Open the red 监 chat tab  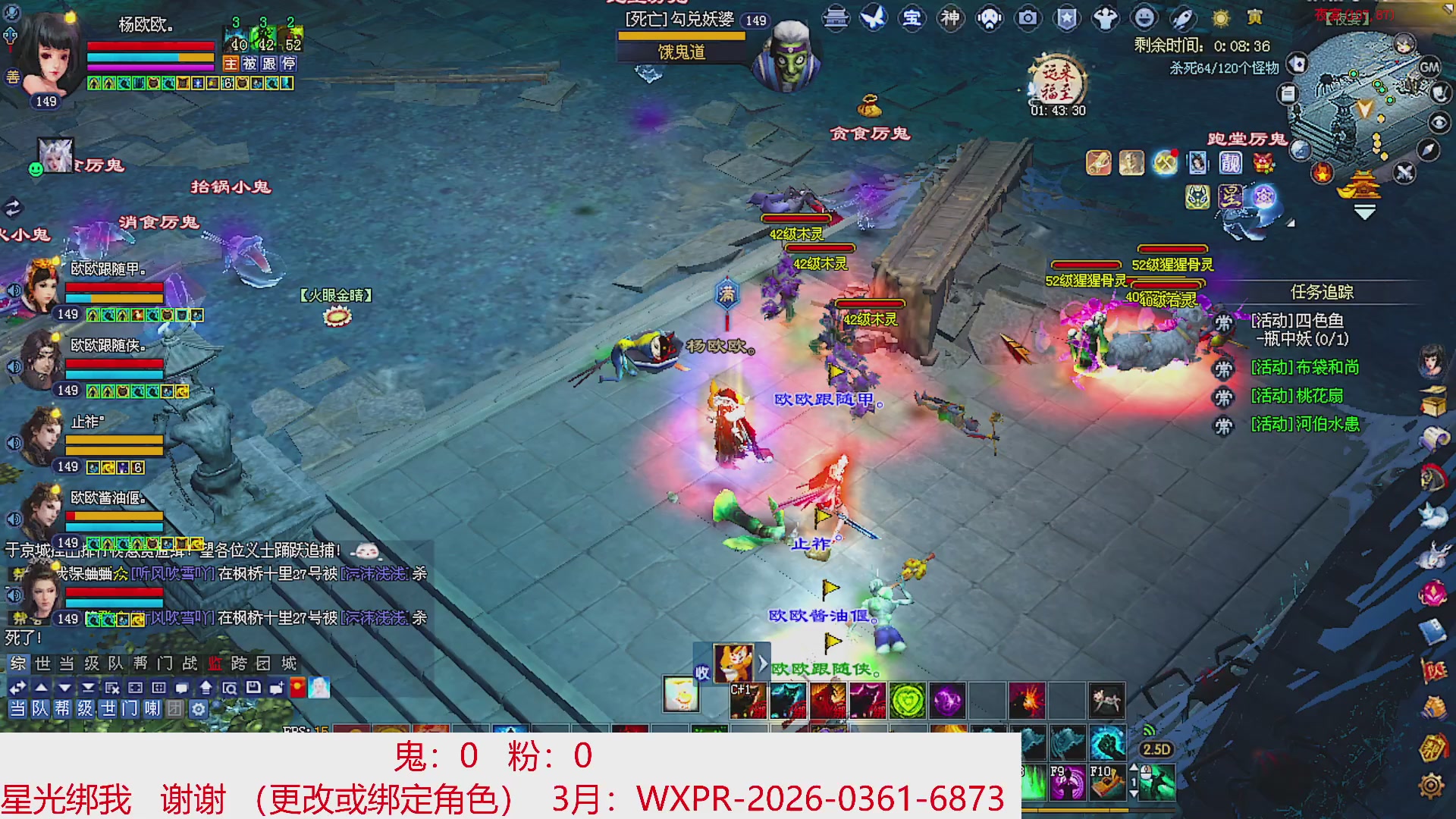click(215, 663)
